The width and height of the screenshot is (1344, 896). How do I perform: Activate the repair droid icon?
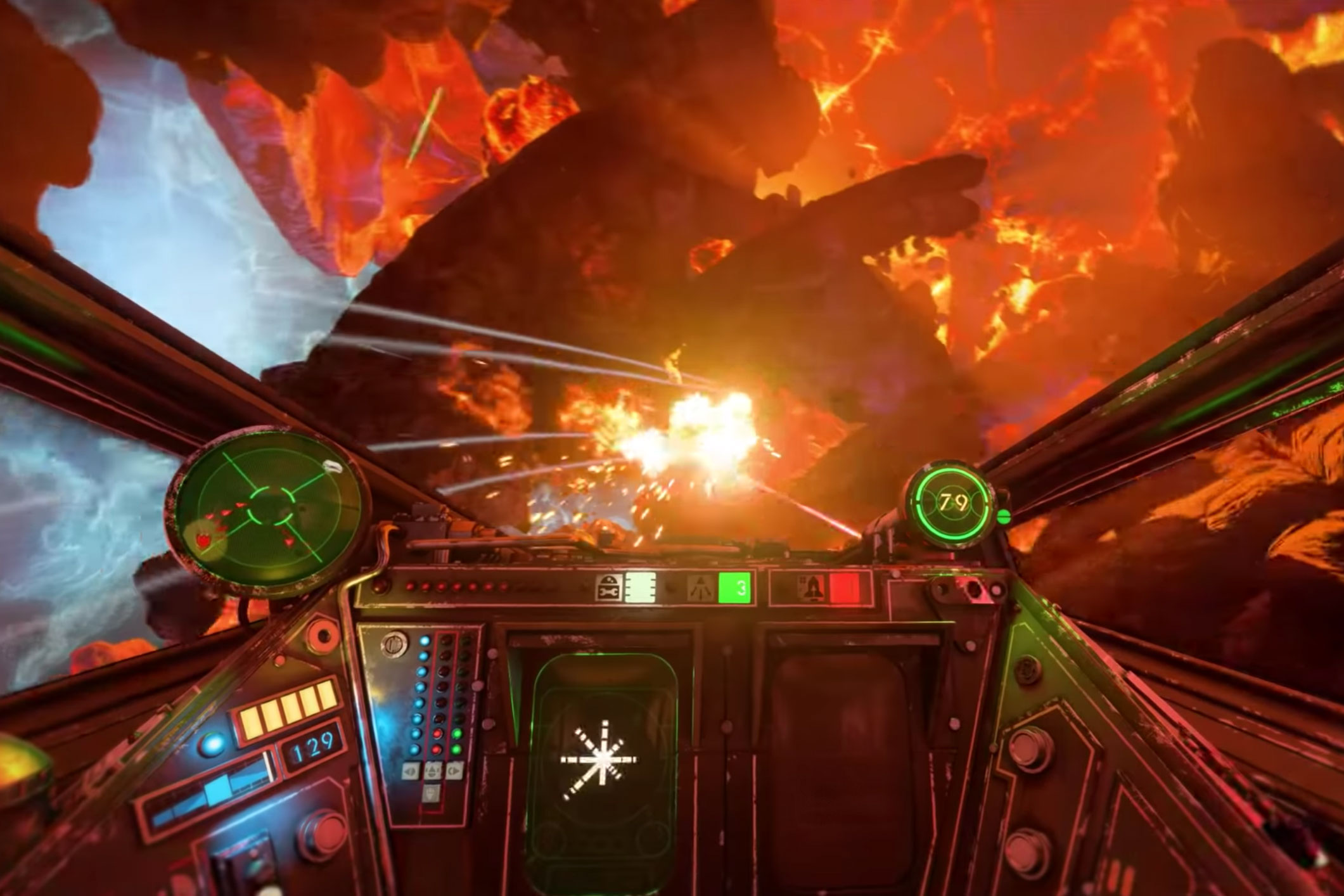(609, 587)
